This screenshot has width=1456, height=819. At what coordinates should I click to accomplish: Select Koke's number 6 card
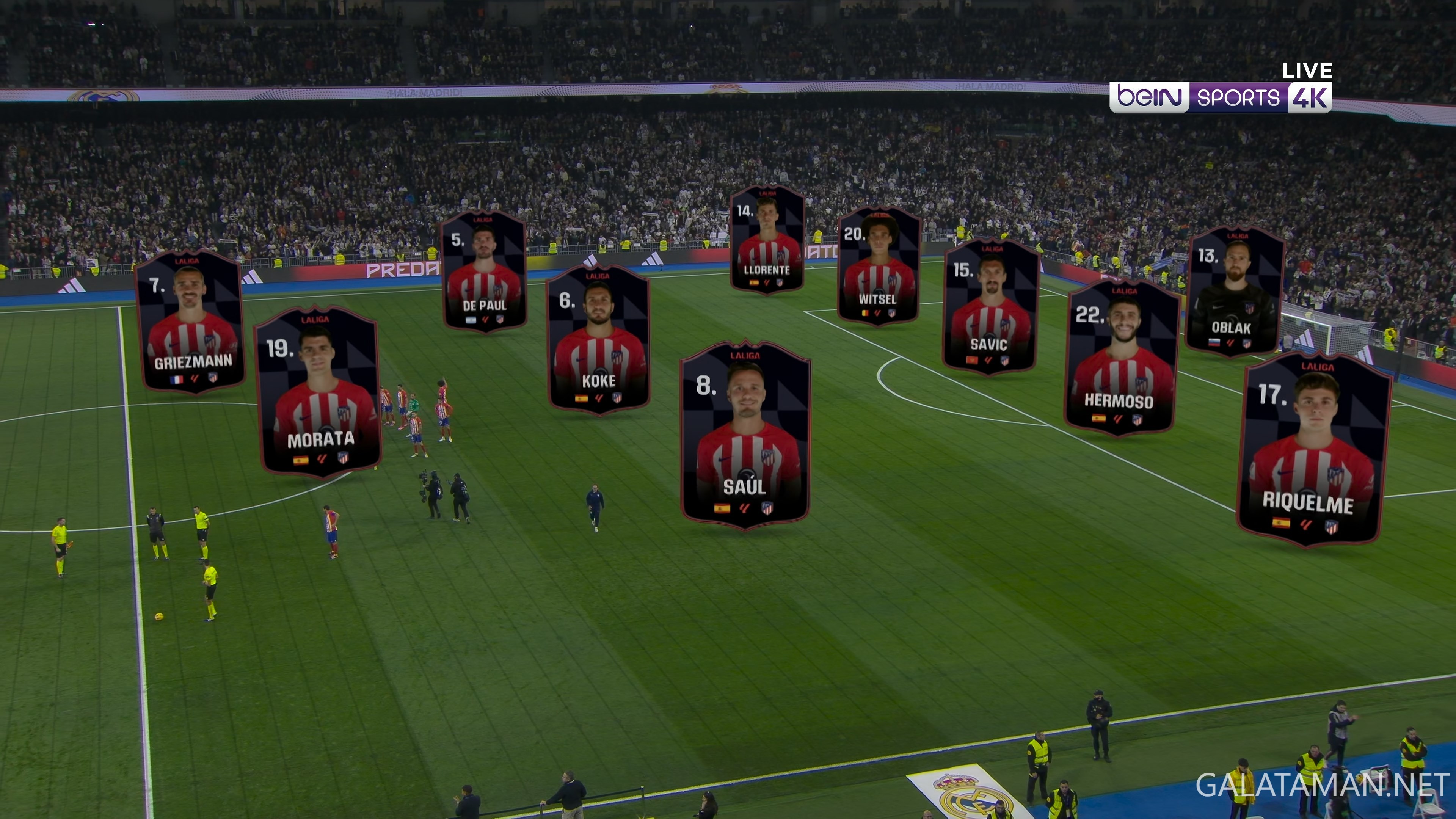(599, 339)
